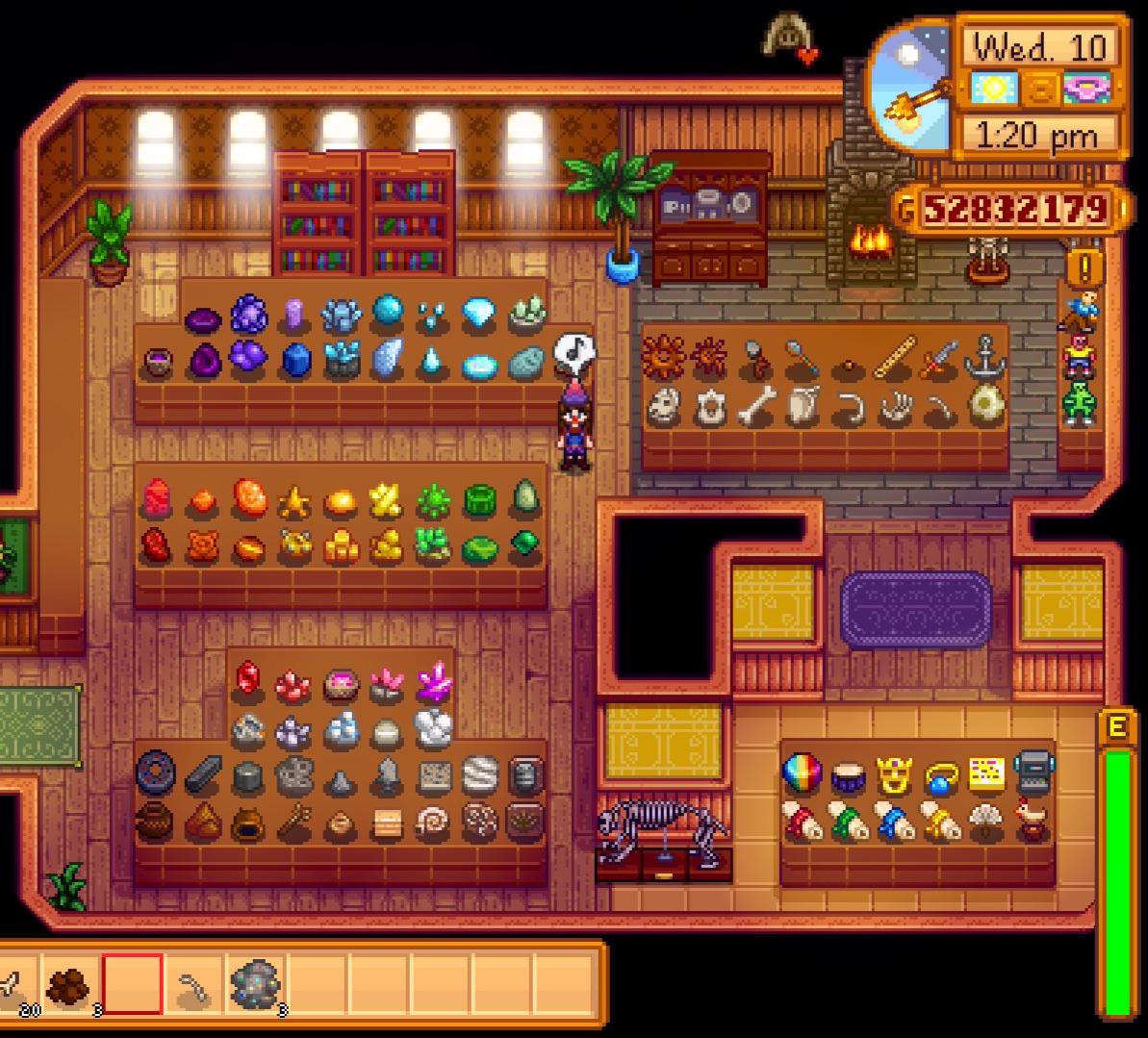Select the brown clustered item stack of three
Image resolution: width=1148 pixels, height=1038 pixels.
pos(69,986)
